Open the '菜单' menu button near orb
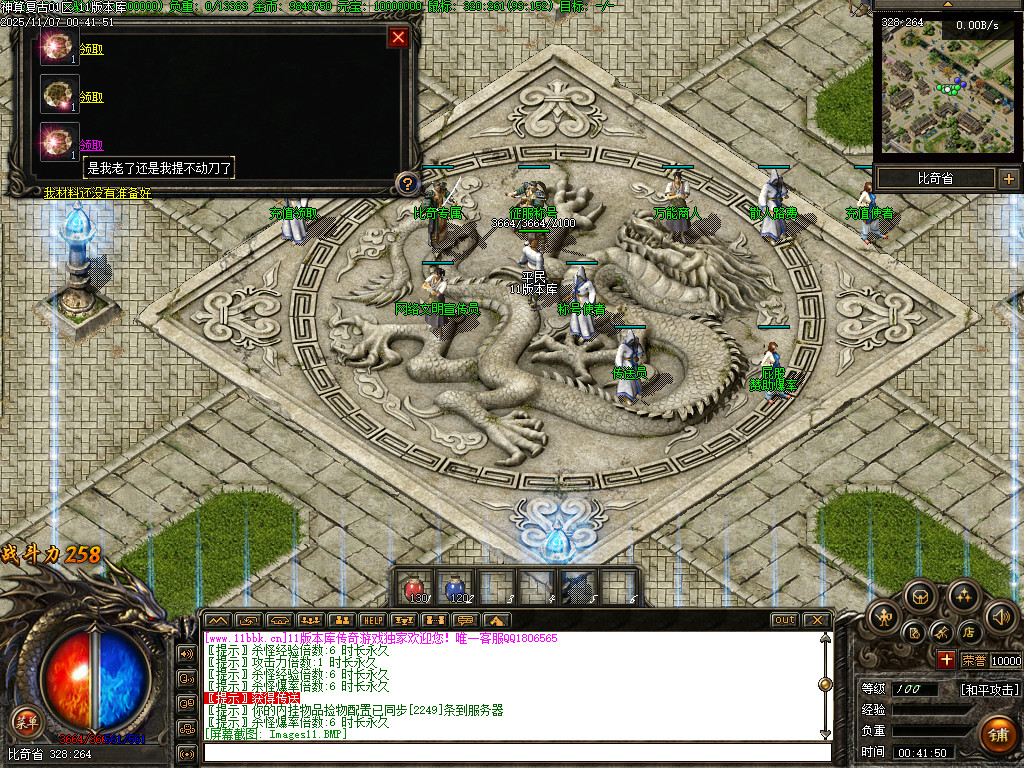 pyautogui.click(x=26, y=720)
